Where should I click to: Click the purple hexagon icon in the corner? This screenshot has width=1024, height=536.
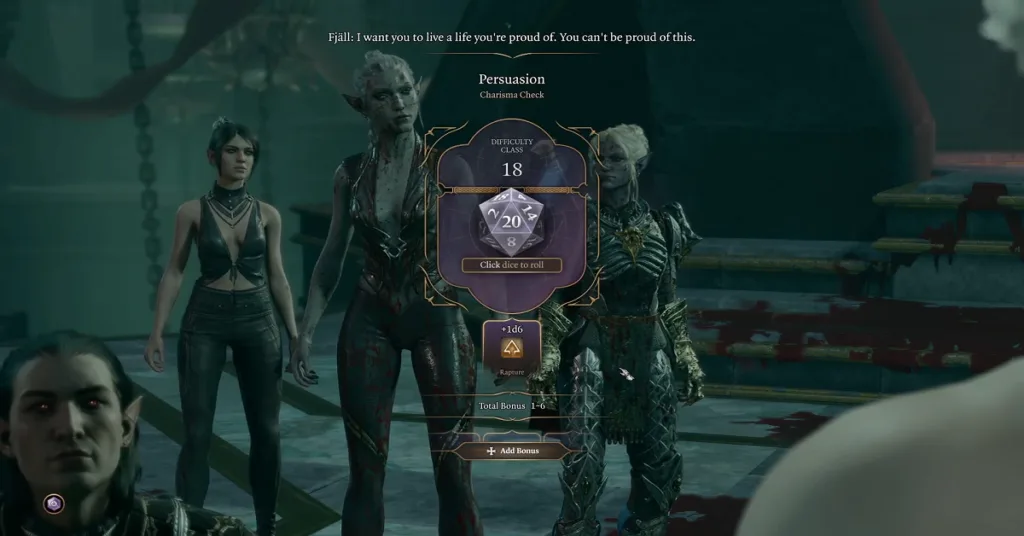[x=54, y=503]
